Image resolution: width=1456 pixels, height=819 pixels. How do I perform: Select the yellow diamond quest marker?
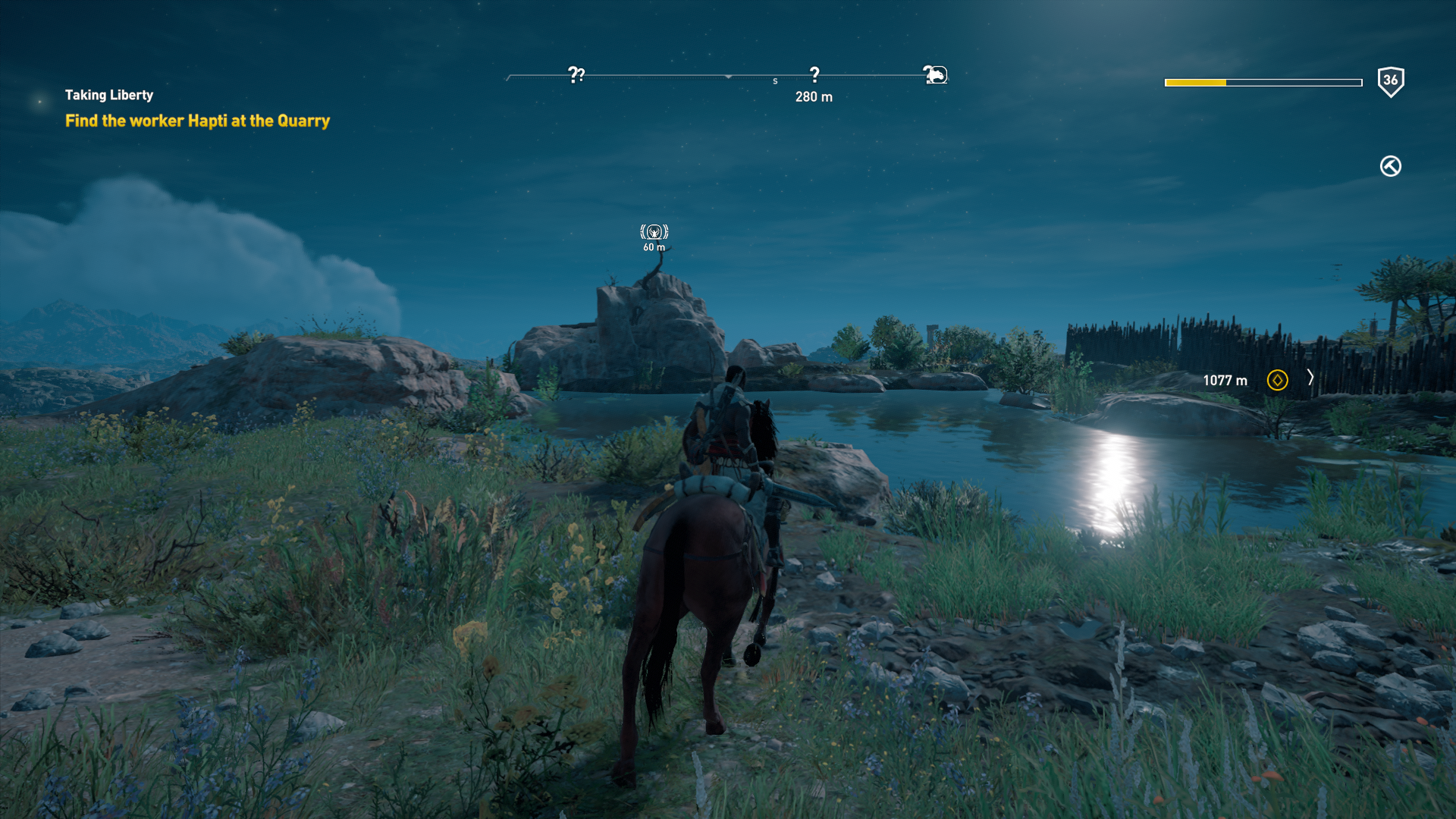click(1277, 380)
